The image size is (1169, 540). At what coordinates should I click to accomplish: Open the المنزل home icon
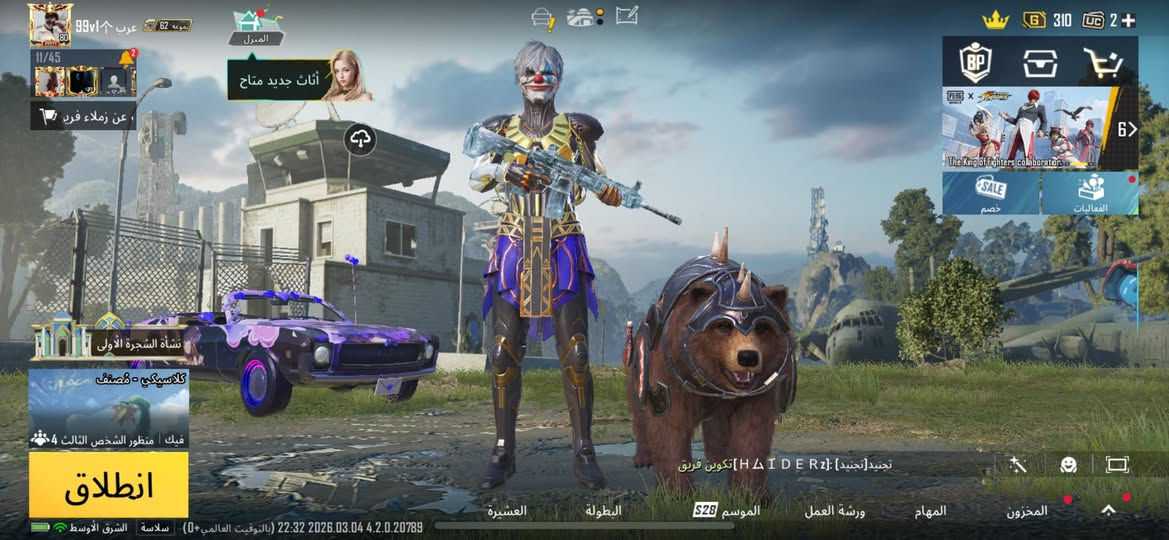pos(256,26)
